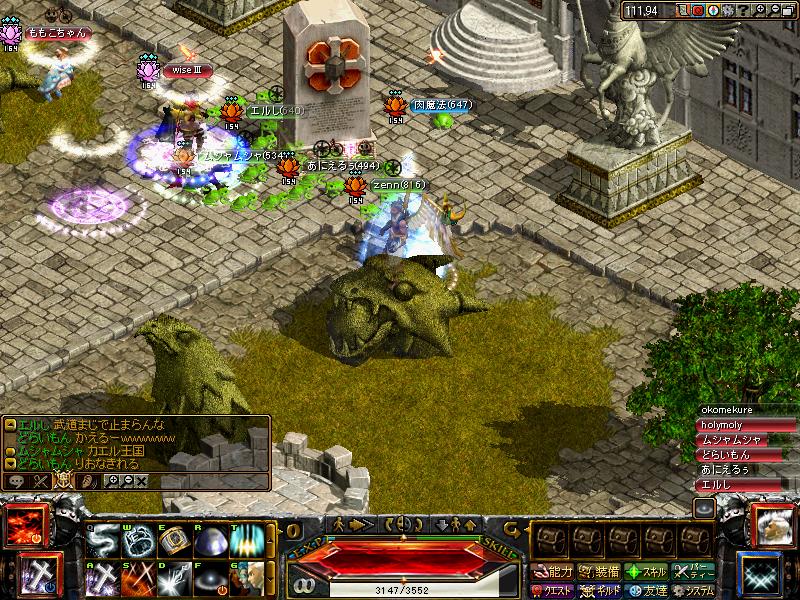
Task: Open the パーティー (Party) menu
Action: coord(694,572)
